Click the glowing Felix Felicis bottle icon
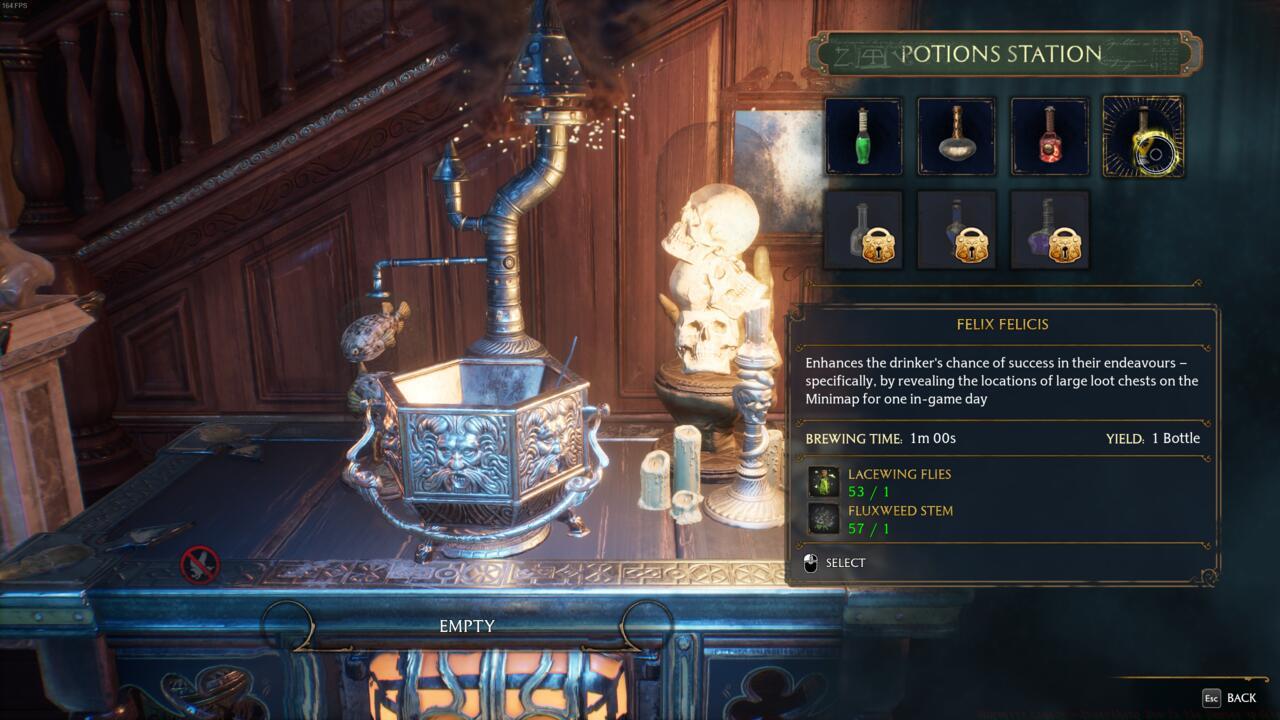 pyautogui.click(x=1142, y=135)
